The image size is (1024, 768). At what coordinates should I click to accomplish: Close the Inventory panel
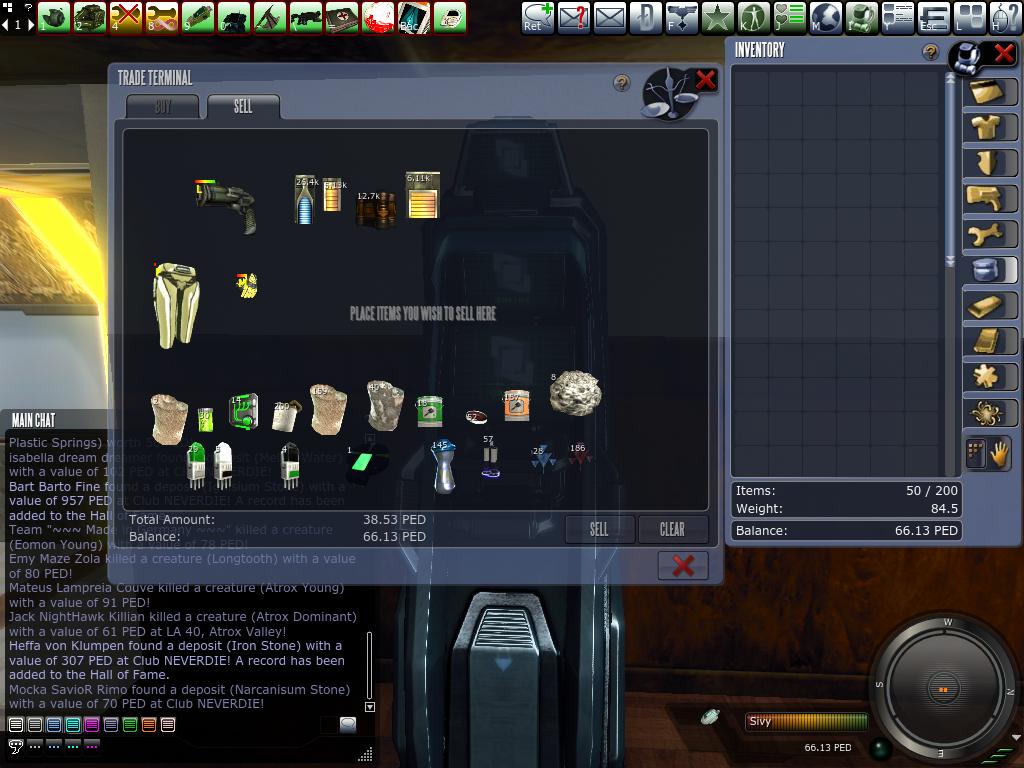coord(1003,54)
